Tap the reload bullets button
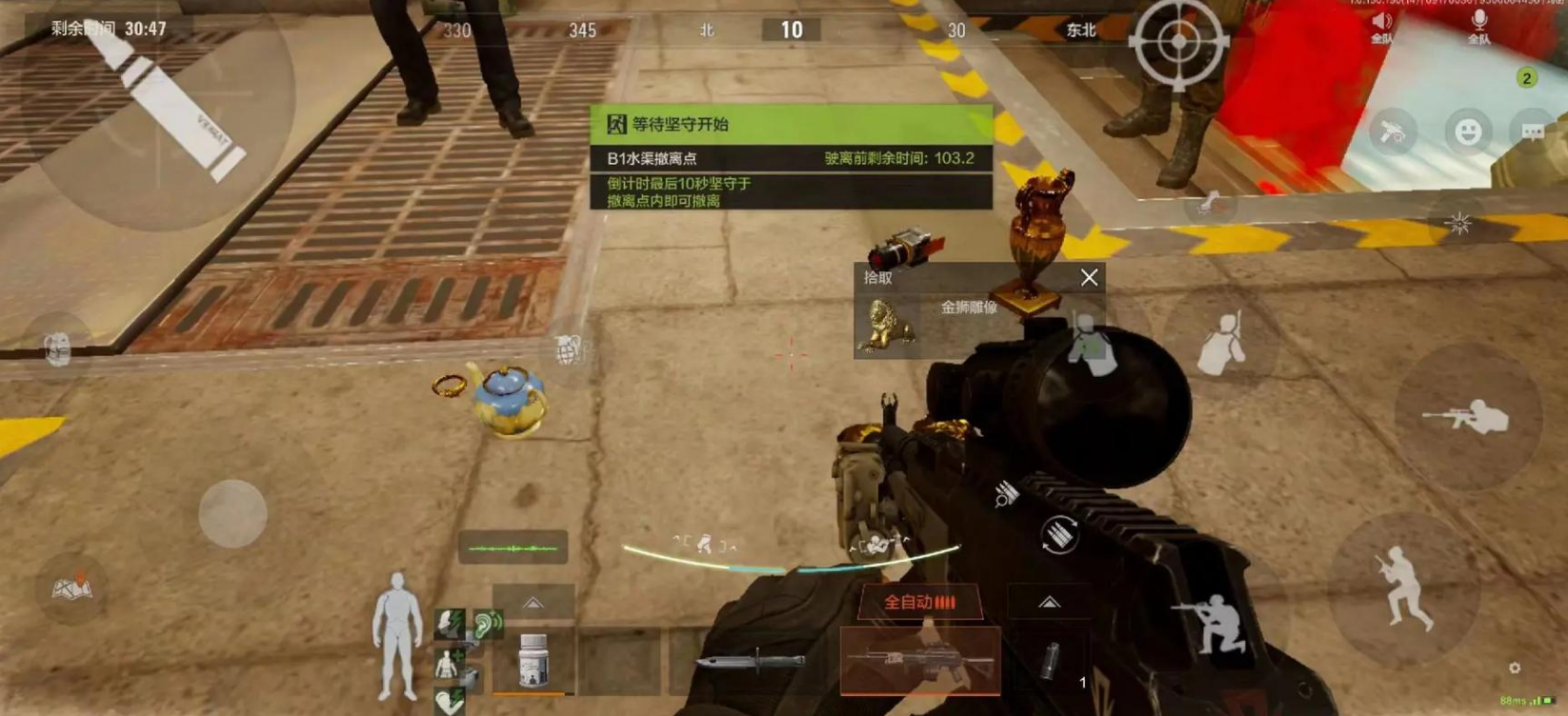 (x=1058, y=534)
